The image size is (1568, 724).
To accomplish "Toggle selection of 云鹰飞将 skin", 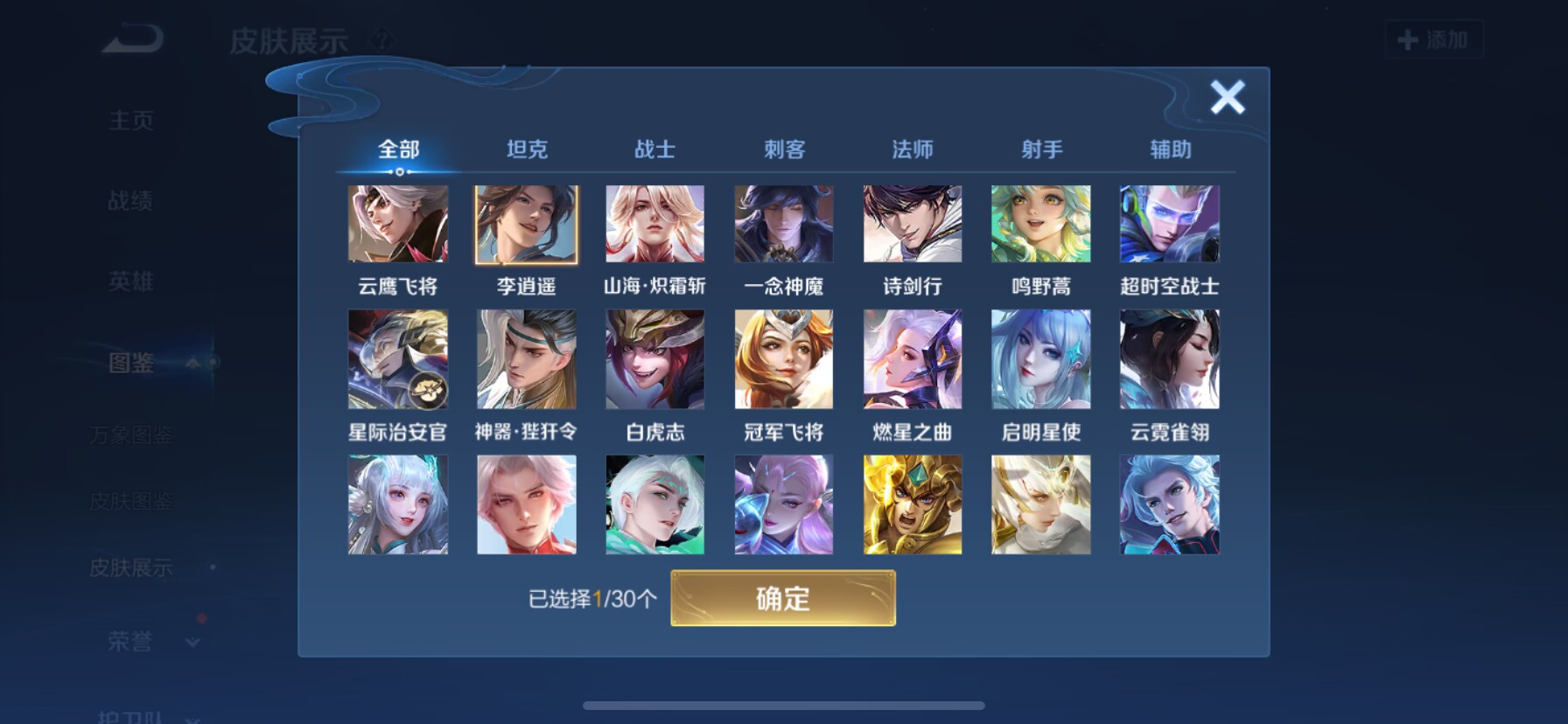I will (x=398, y=225).
